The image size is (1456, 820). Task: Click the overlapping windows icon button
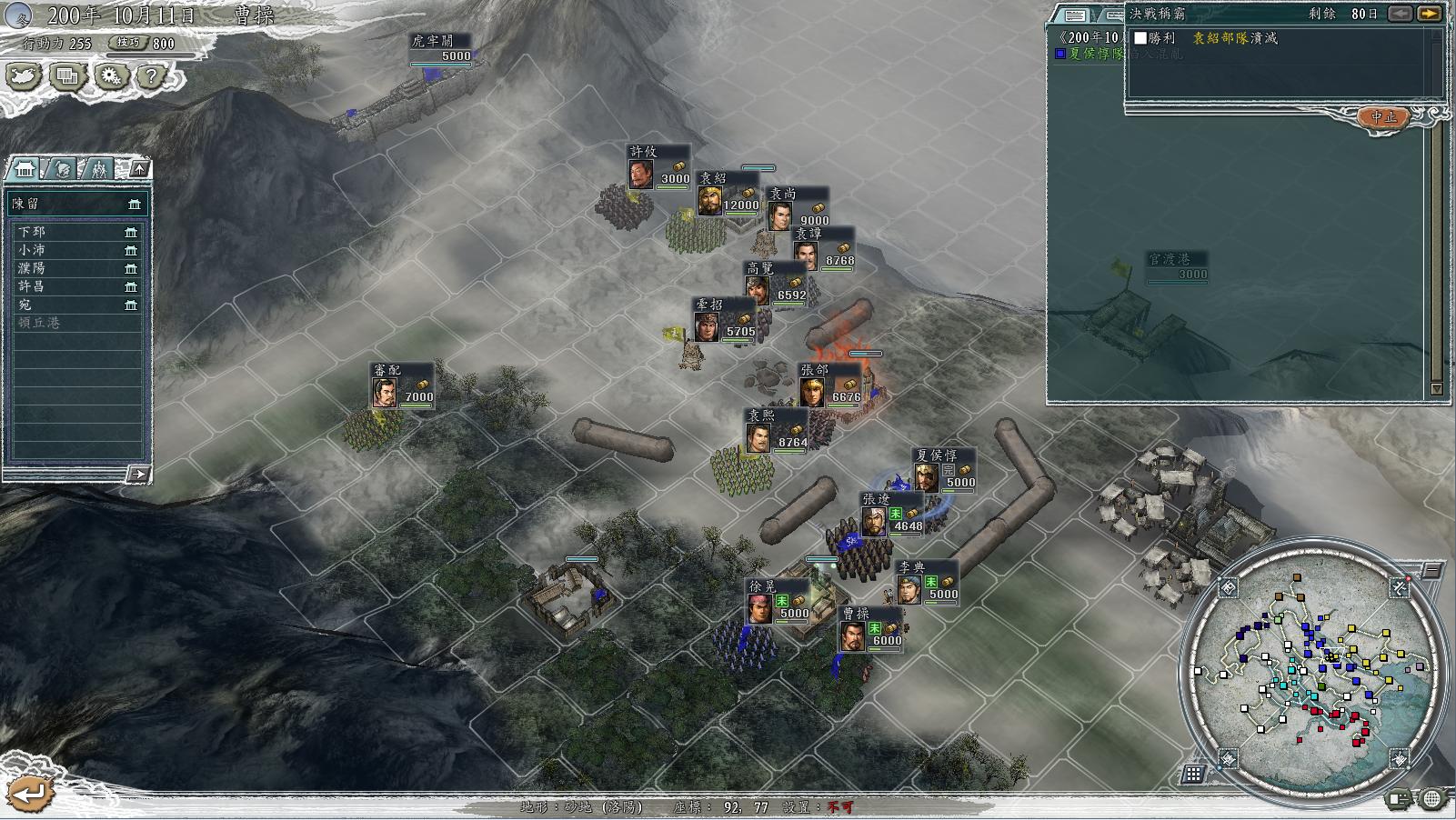[66, 75]
